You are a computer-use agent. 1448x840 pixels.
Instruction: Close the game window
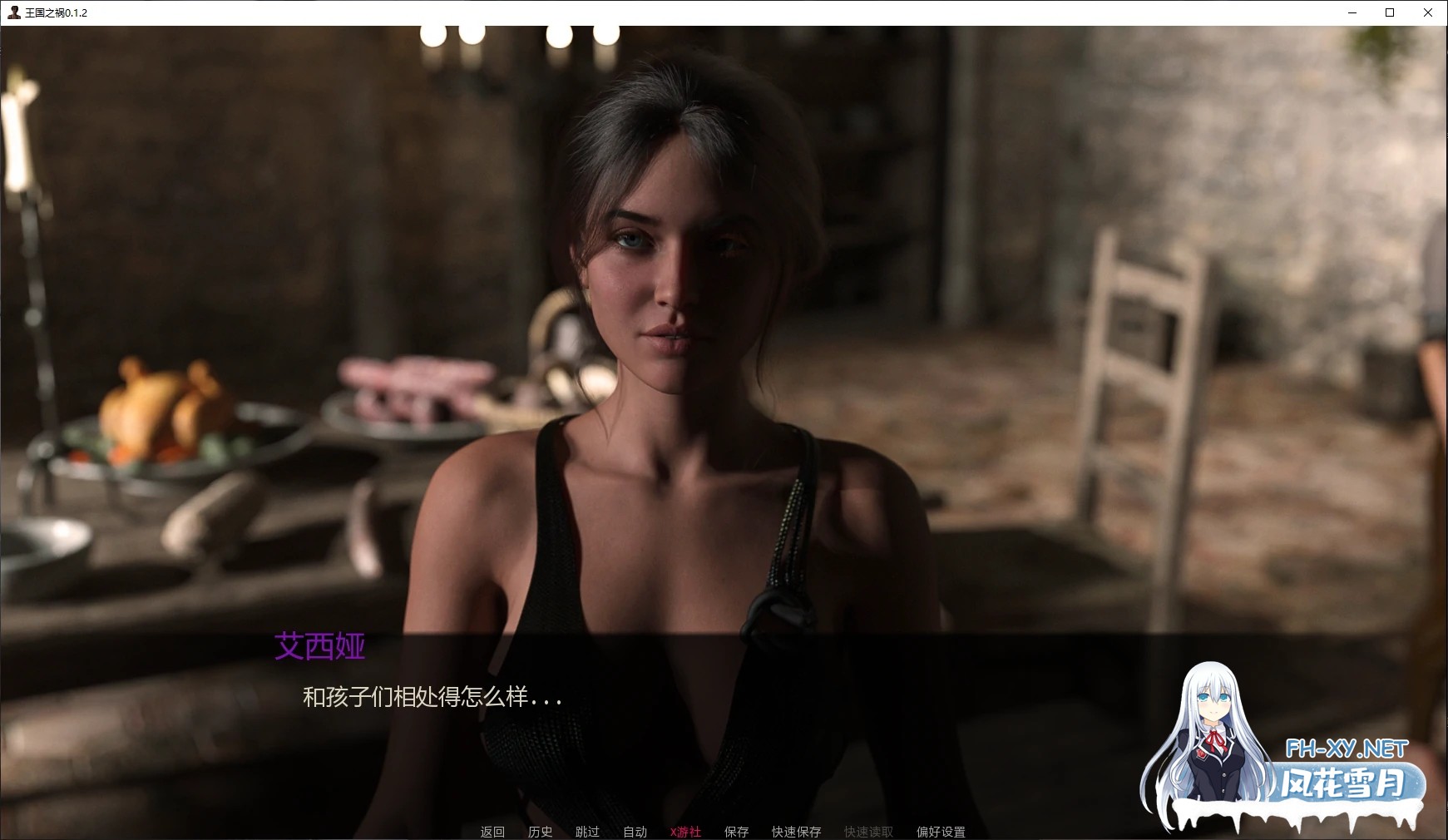[1428, 12]
